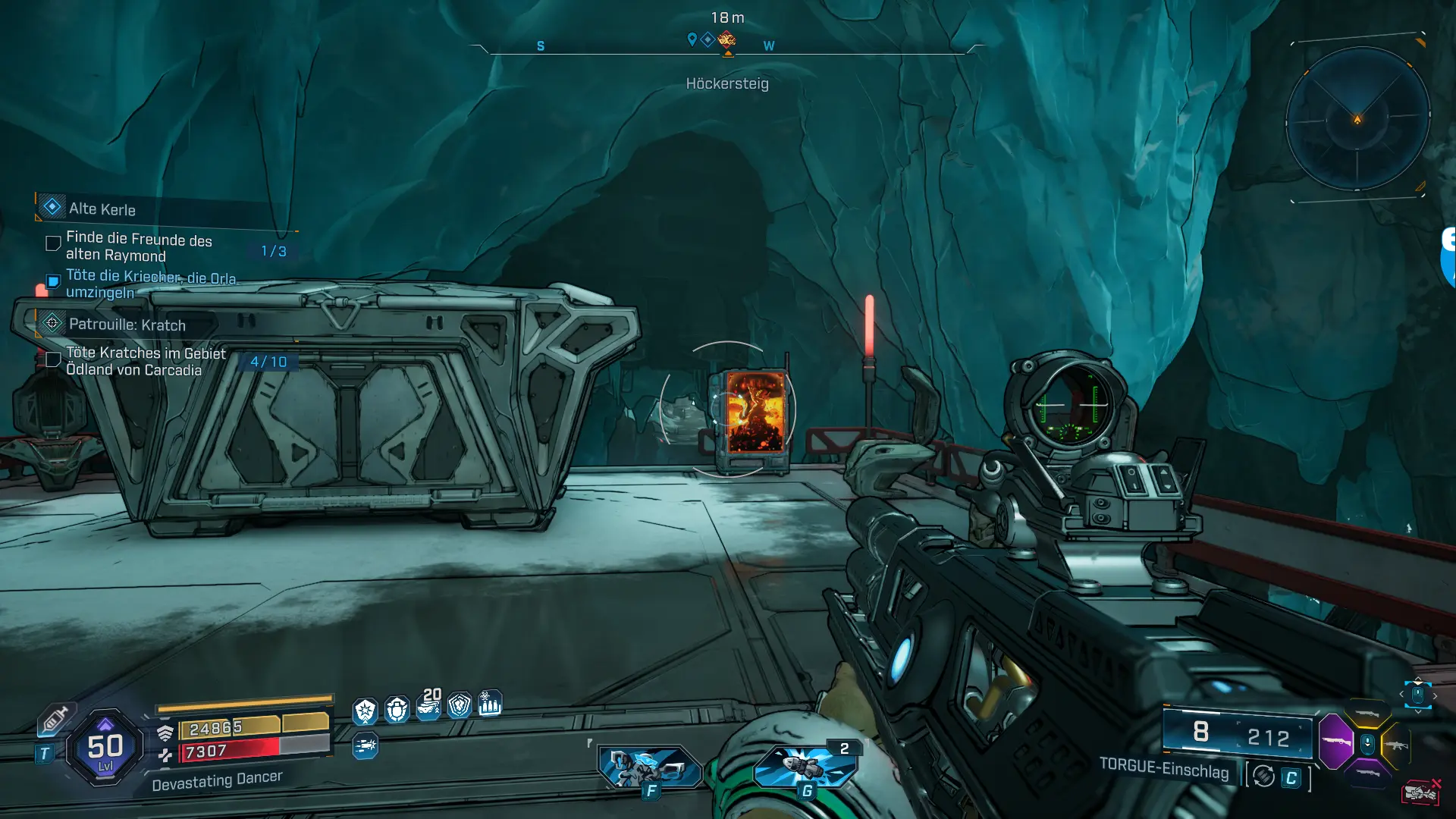Open the circular minimap radar

pos(1357,119)
